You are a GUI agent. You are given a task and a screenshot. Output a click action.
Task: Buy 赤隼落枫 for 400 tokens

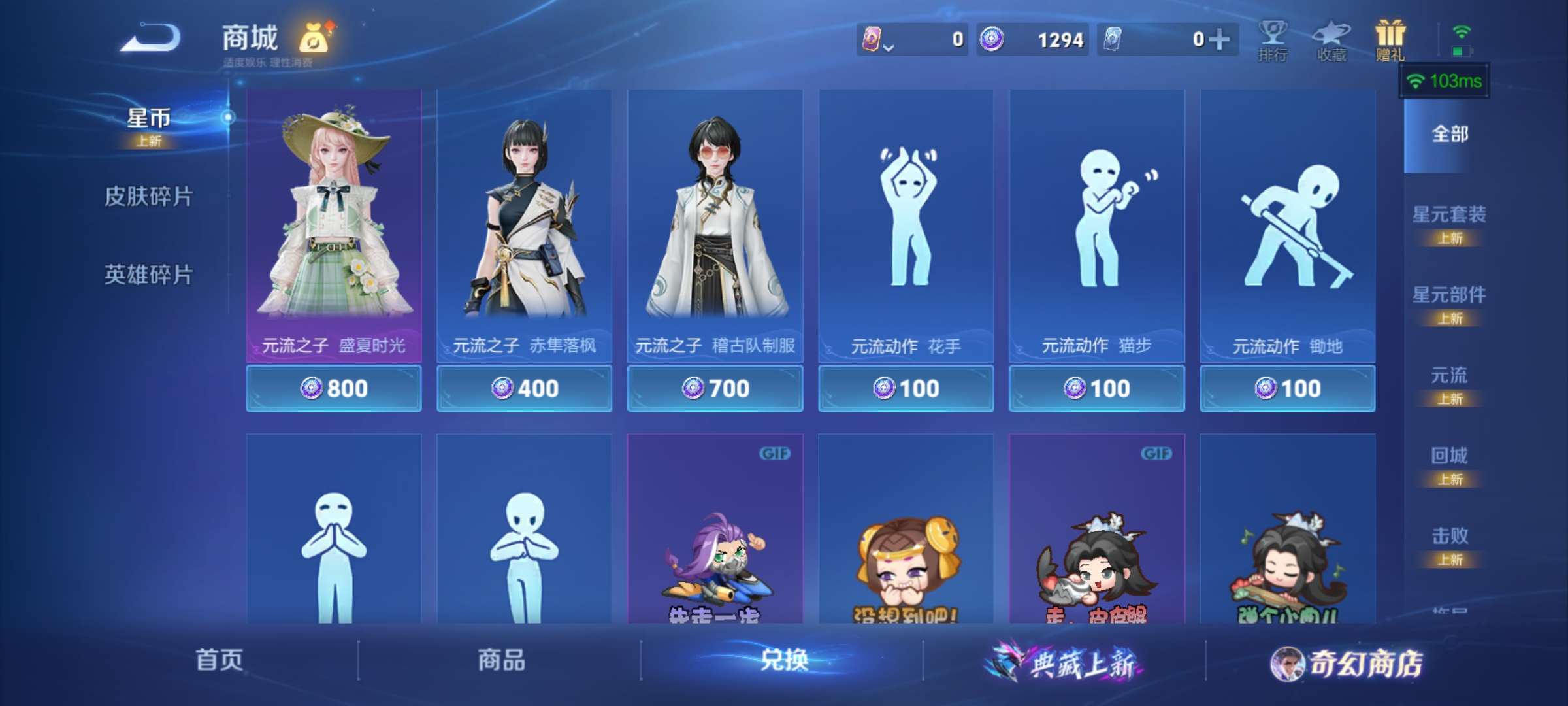coord(525,387)
